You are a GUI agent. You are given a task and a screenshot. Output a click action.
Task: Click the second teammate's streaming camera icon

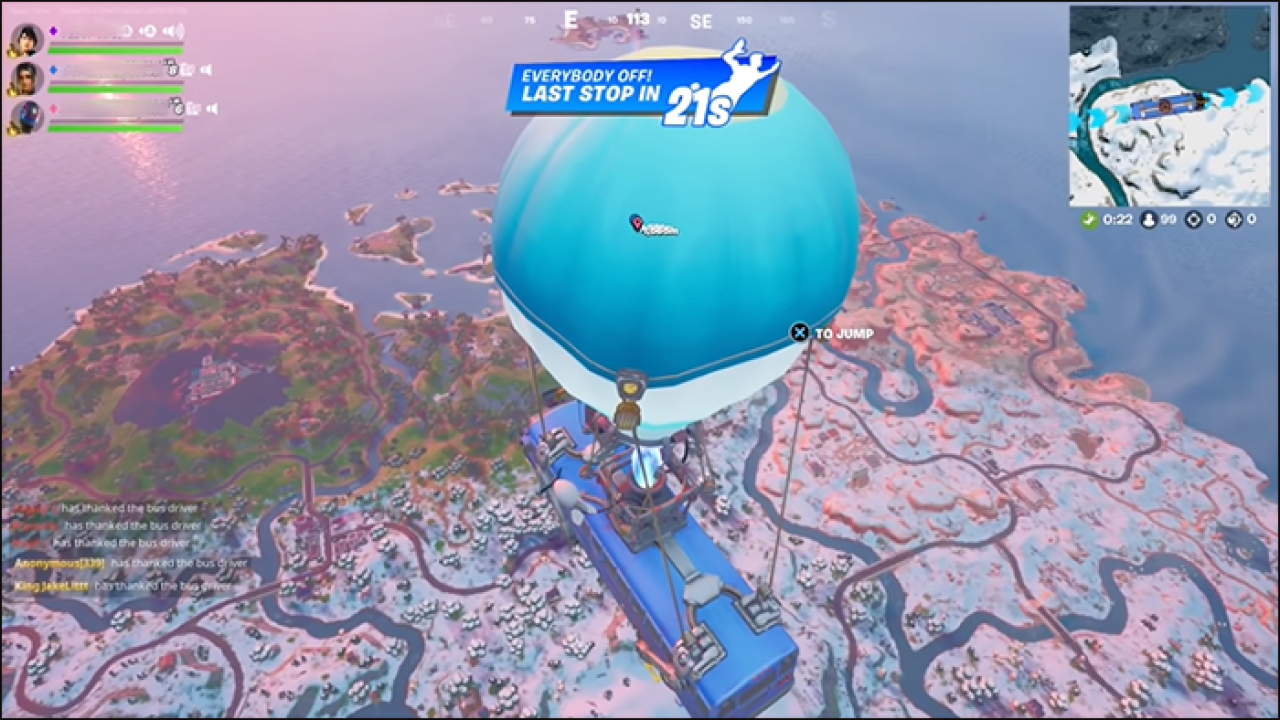click(186, 71)
